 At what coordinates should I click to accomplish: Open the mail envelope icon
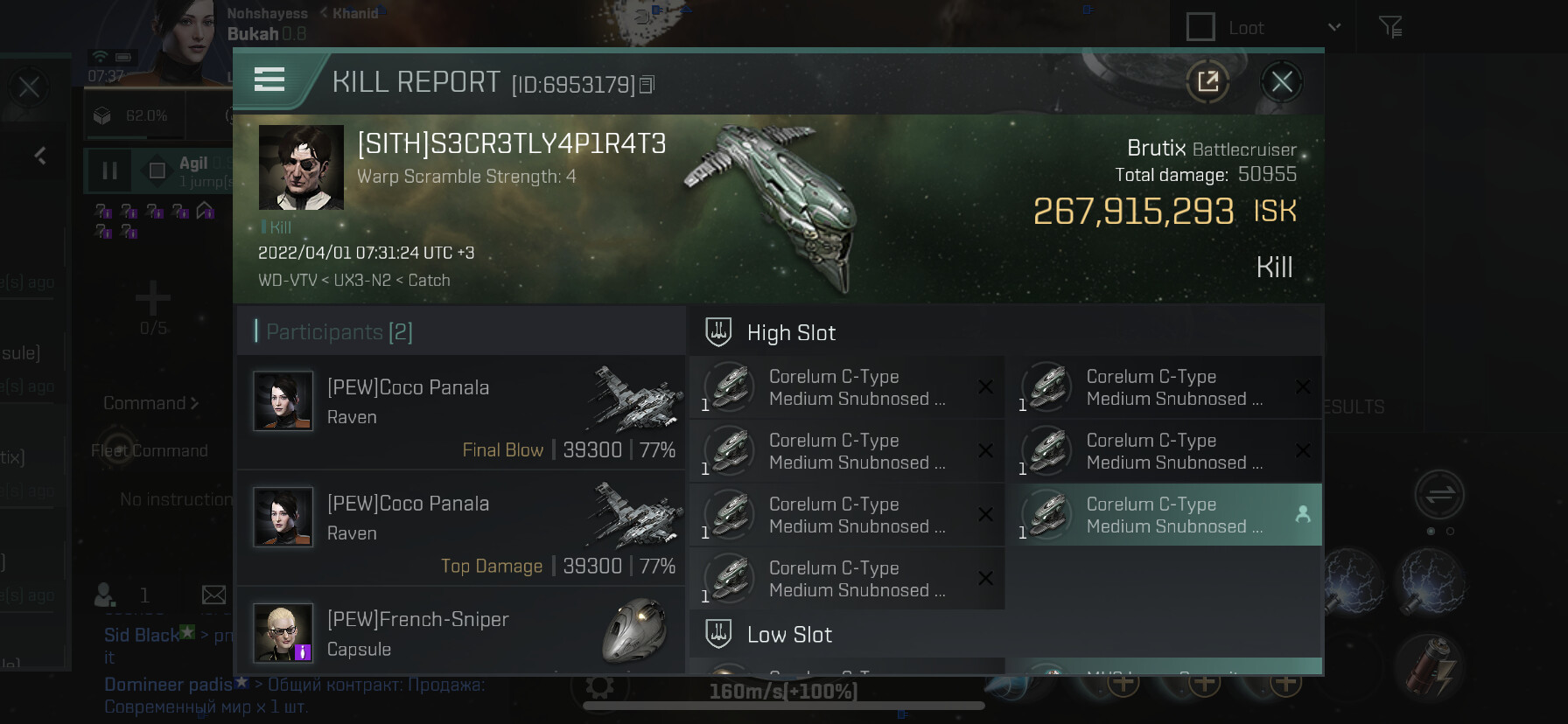coord(213,595)
